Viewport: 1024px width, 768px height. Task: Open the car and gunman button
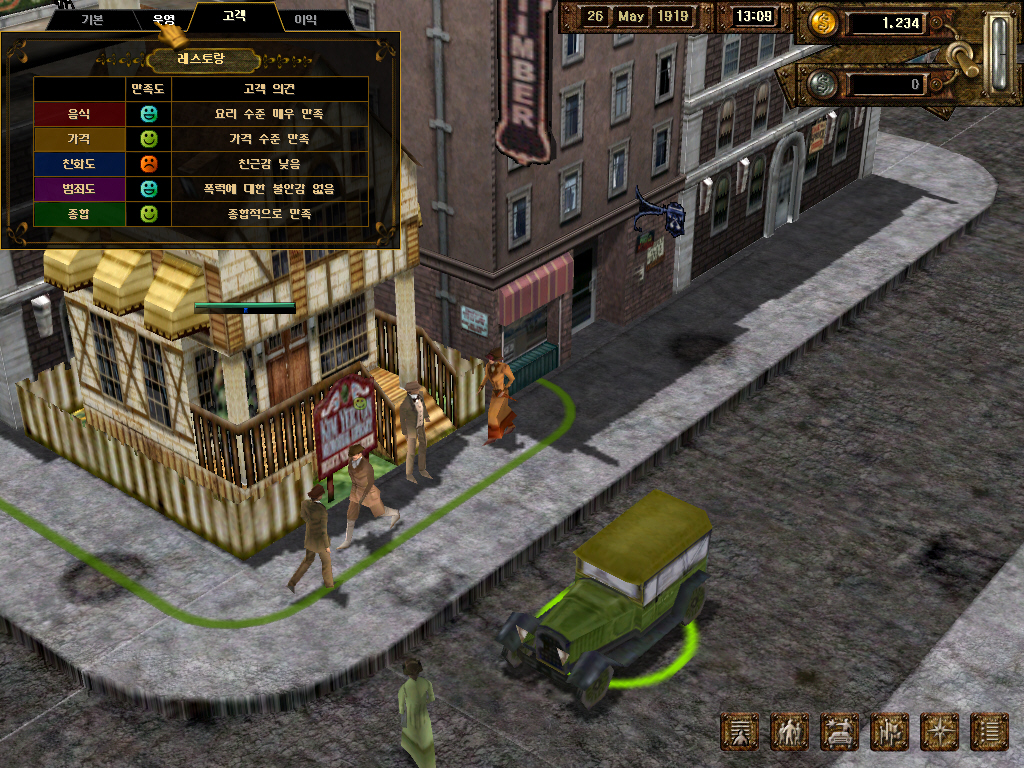[x=840, y=732]
